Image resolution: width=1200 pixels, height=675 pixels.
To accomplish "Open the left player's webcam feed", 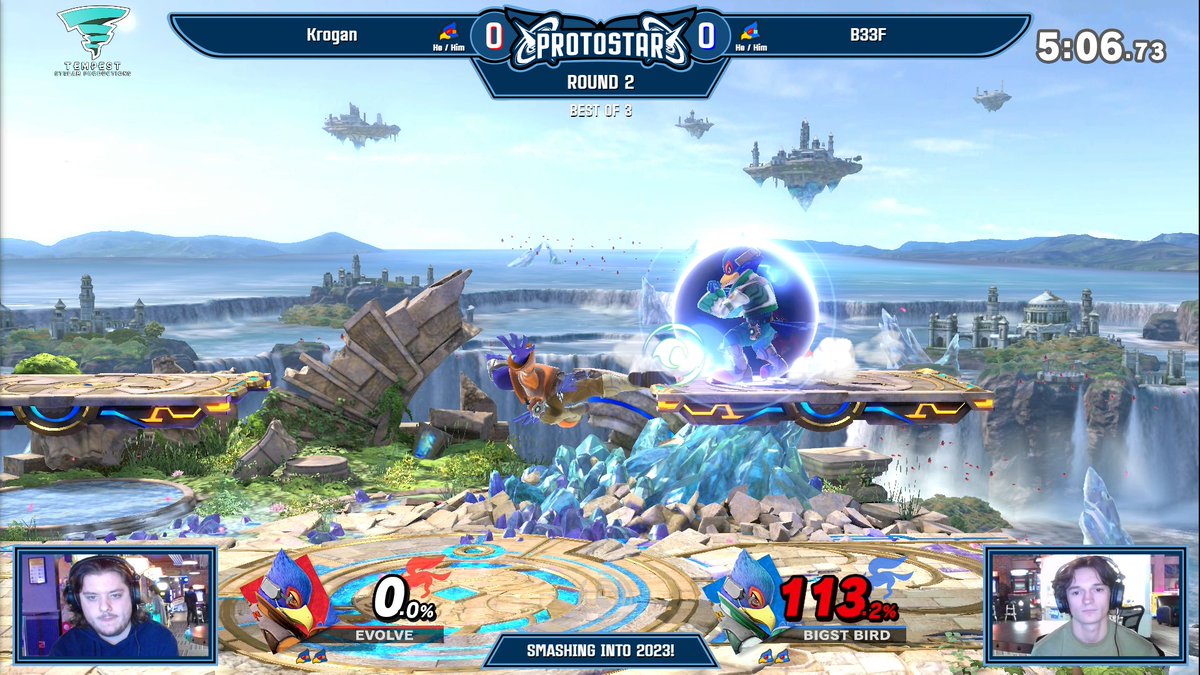I will click(113, 605).
